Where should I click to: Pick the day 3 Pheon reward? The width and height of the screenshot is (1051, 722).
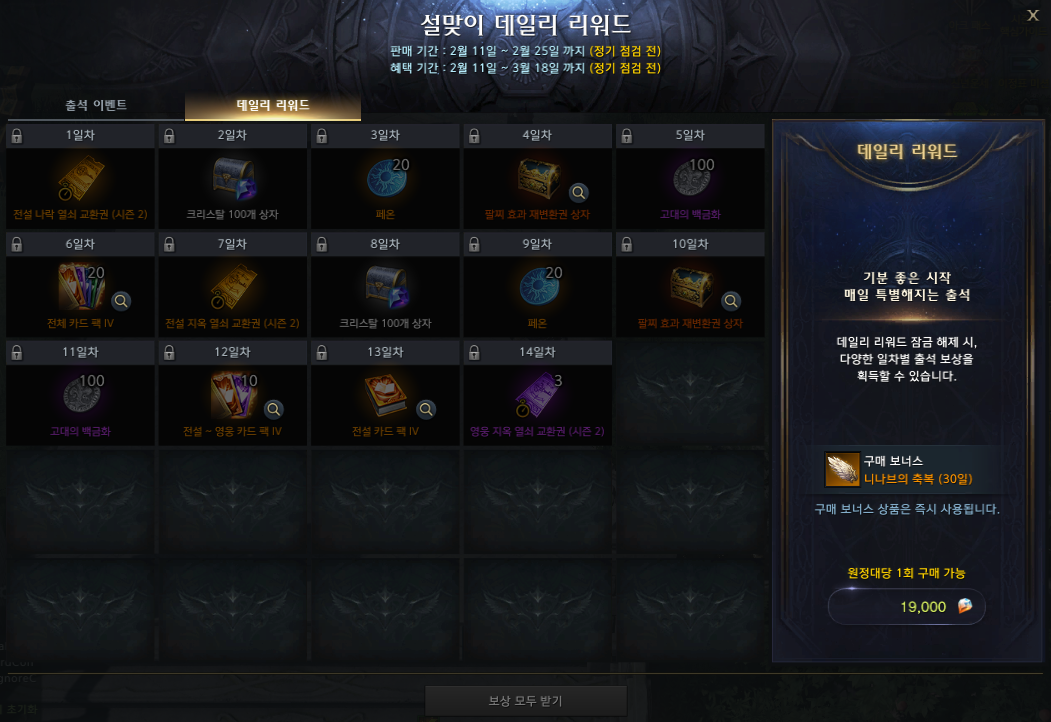(x=385, y=179)
